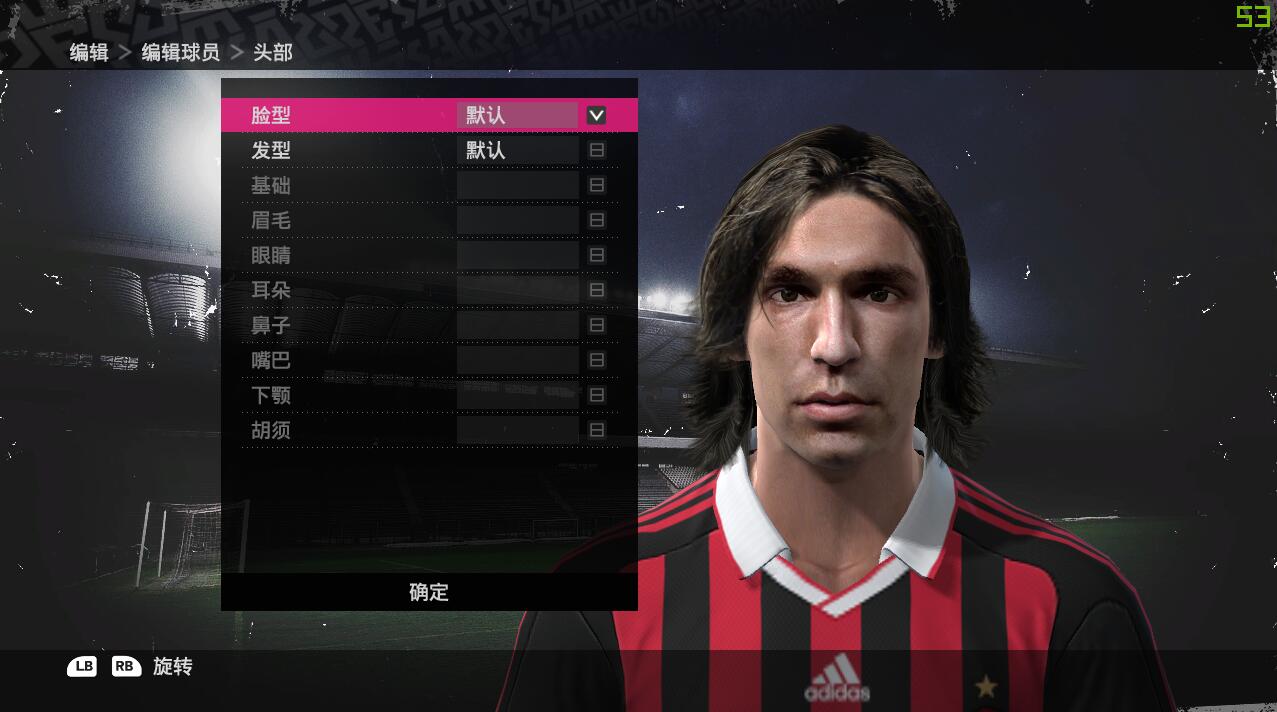
Task: Select the 胡须 beard entry
Action: click(271, 430)
